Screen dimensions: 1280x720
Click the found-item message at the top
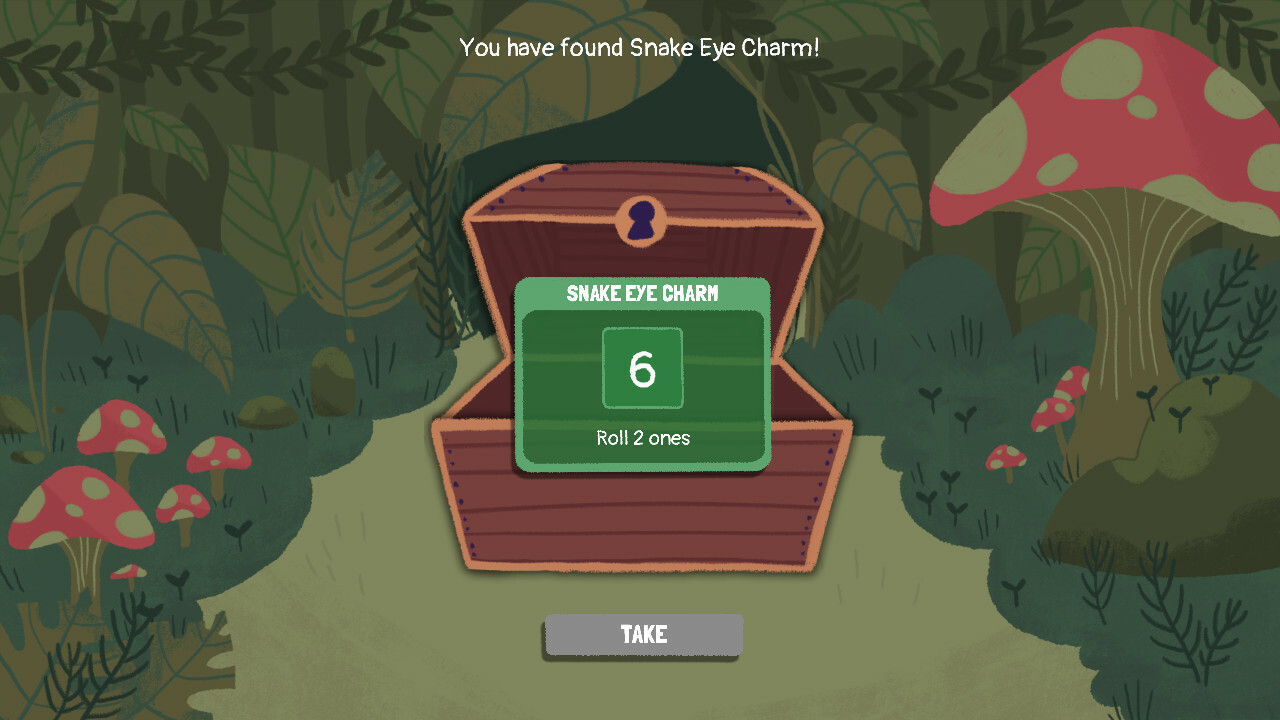[x=640, y=47]
